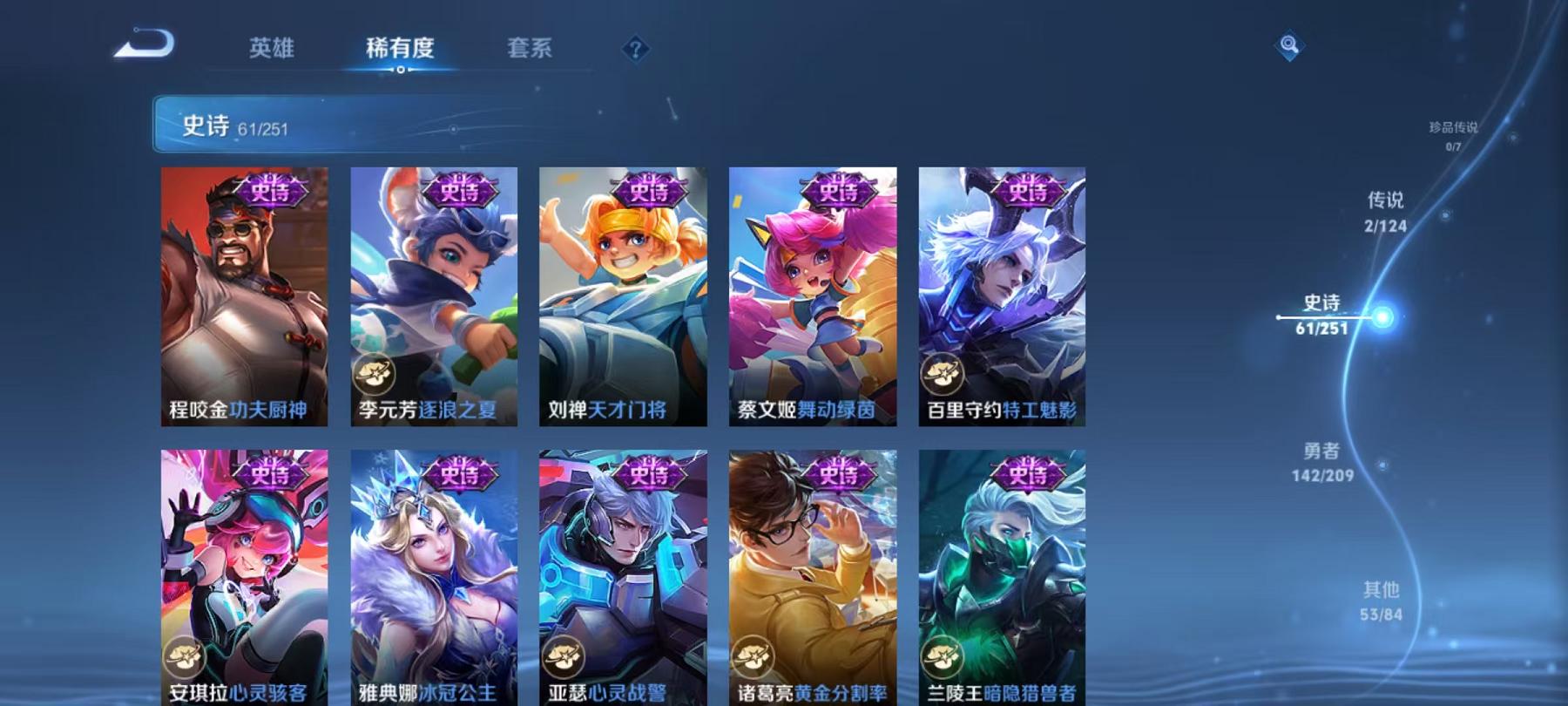This screenshot has width=1568, height=706.
Task: Open the 珍品传说 category in the sidebar
Action: pyautogui.click(x=1452, y=133)
